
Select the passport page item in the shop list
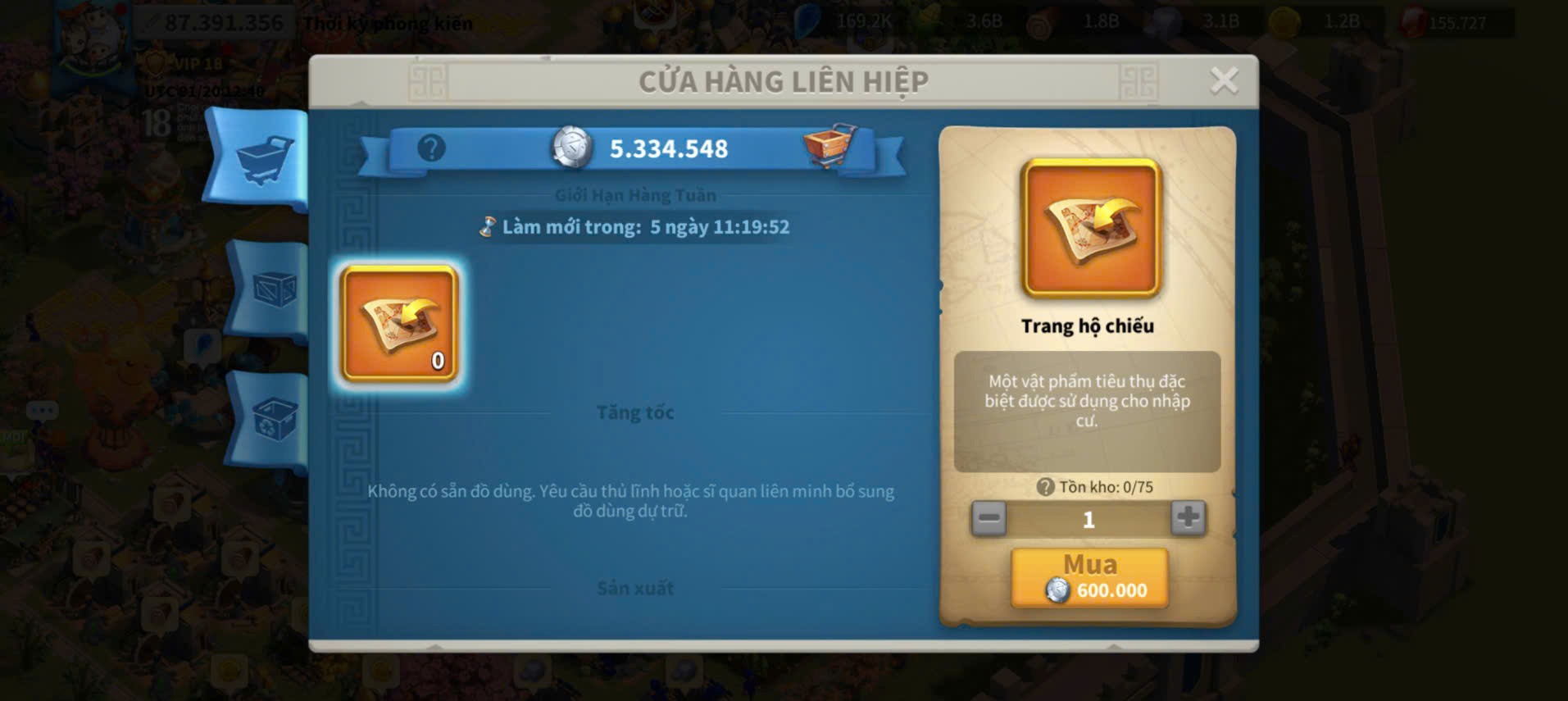(399, 324)
